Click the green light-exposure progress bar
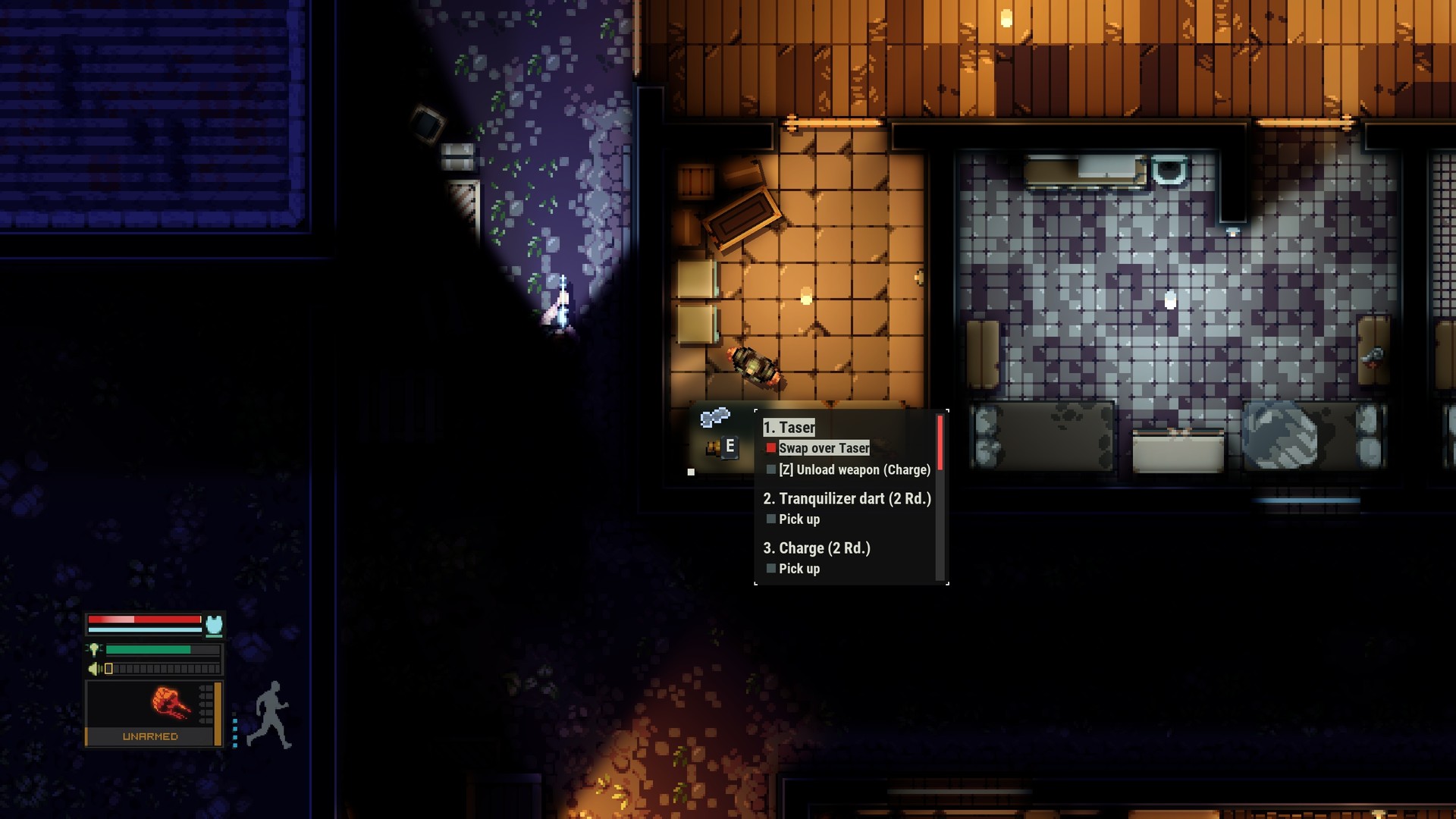This screenshot has width=1456, height=819. (x=148, y=649)
